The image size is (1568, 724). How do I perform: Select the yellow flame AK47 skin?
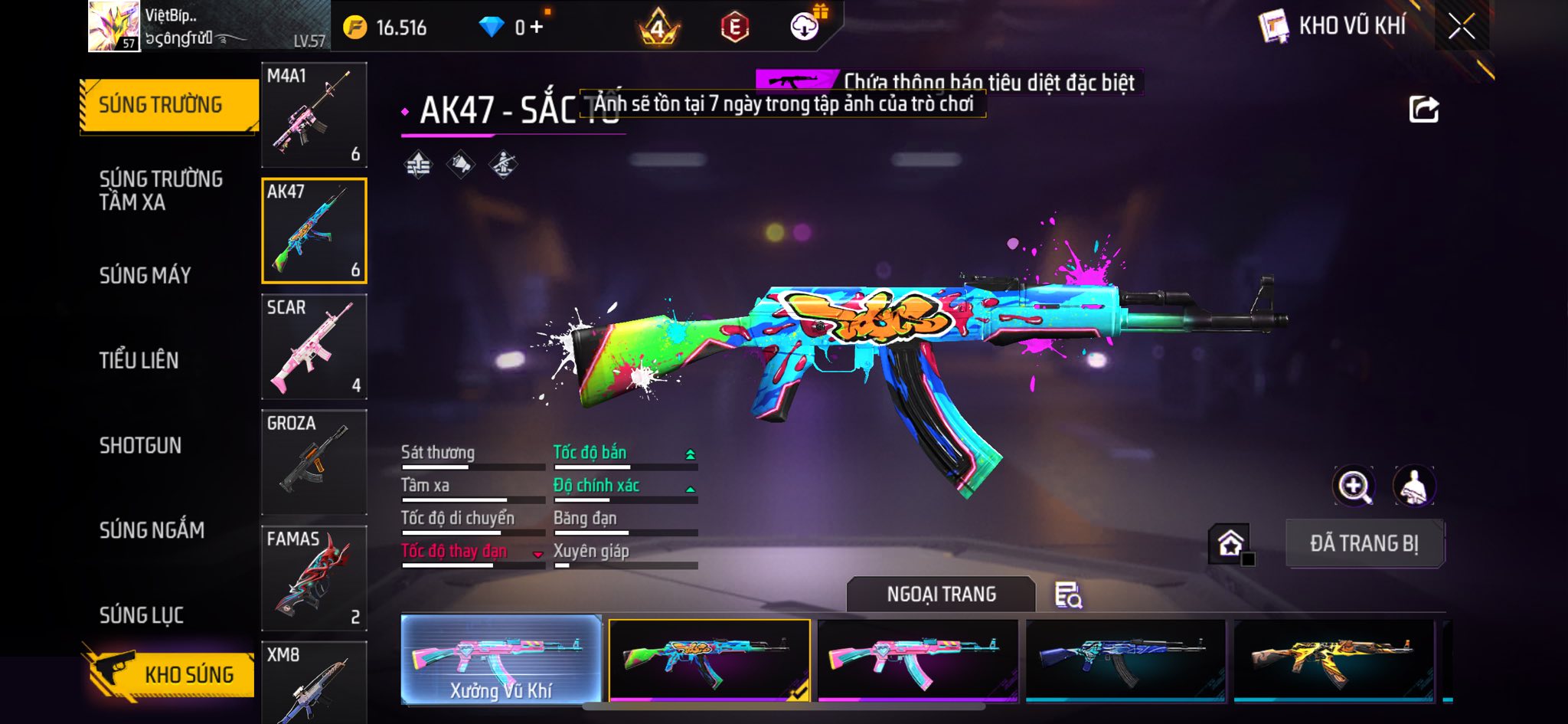(1333, 660)
